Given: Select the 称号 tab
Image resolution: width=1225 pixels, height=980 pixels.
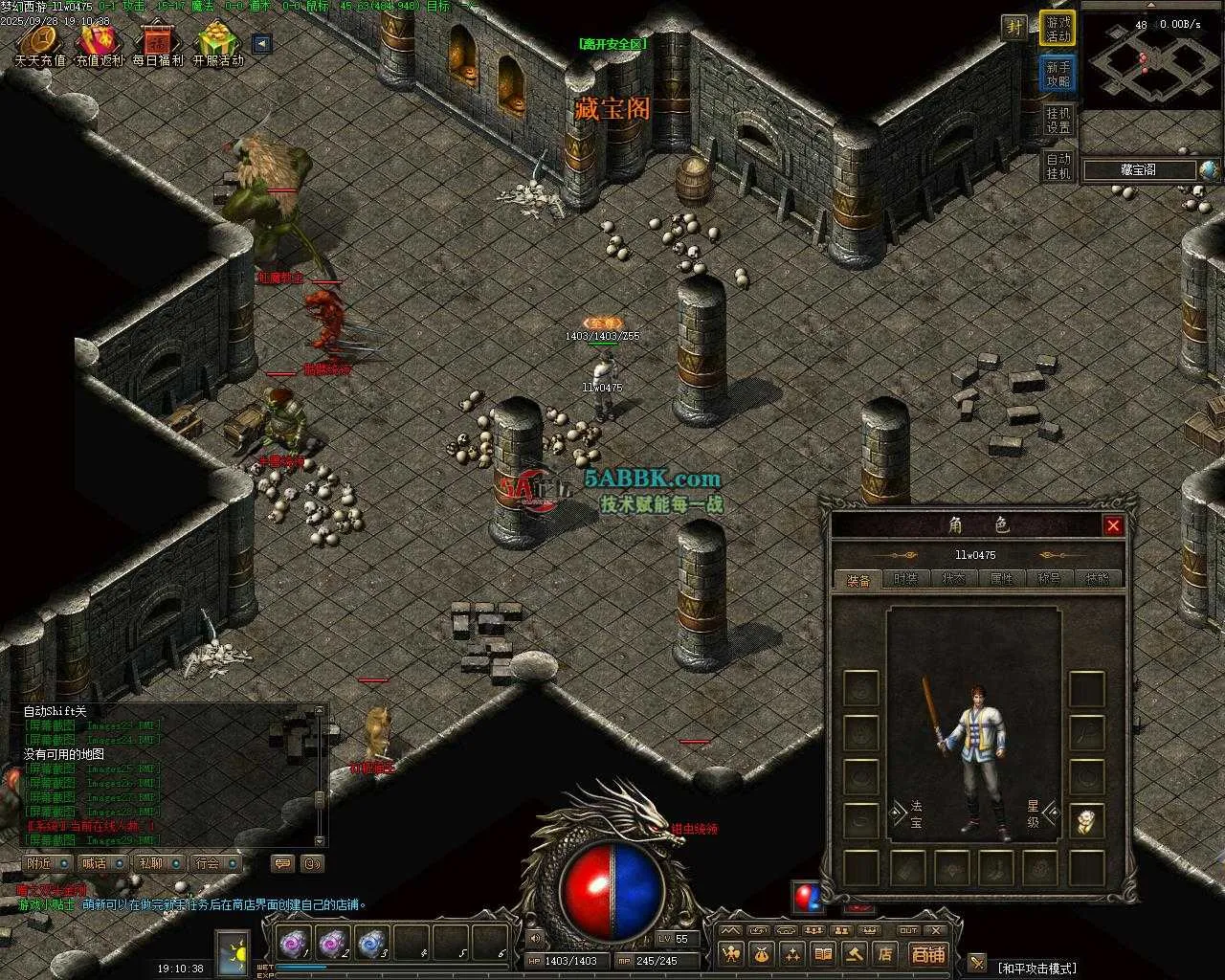Looking at the screenshot, I should [1049, 579].
